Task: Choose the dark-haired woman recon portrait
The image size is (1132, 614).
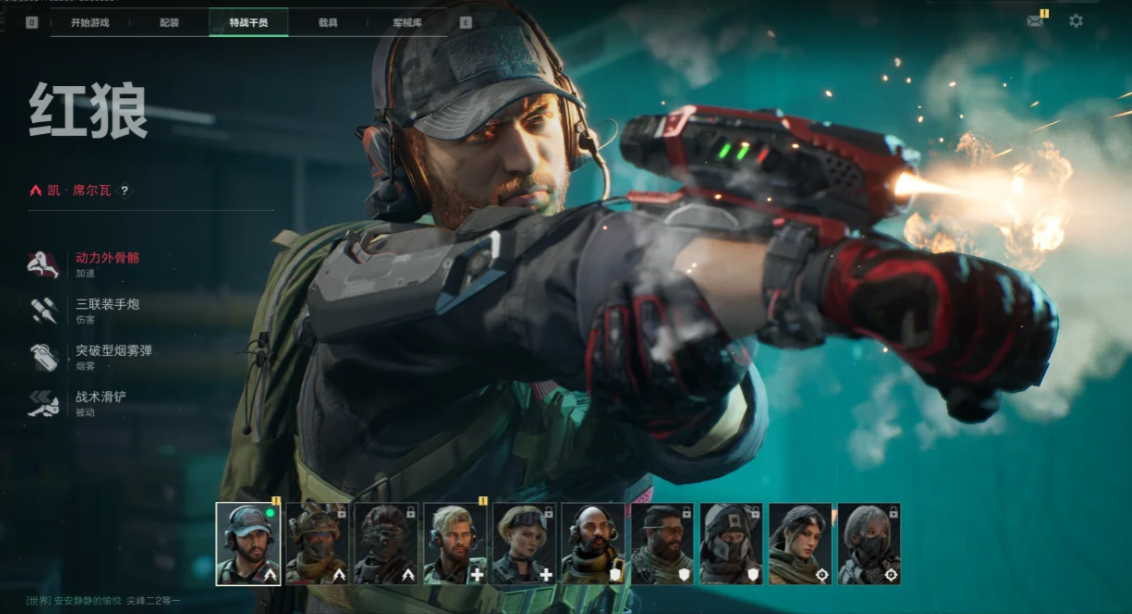Action: pyautogui.click(x=800, y=543)
